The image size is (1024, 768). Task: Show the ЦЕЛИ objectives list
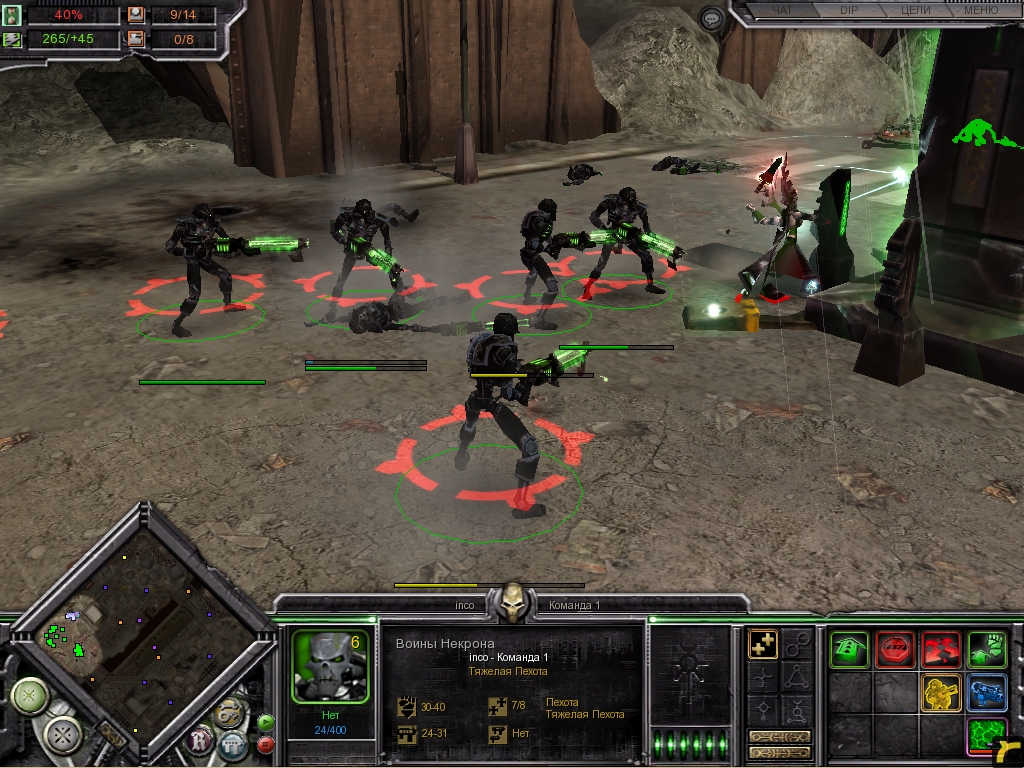(915, 11)
